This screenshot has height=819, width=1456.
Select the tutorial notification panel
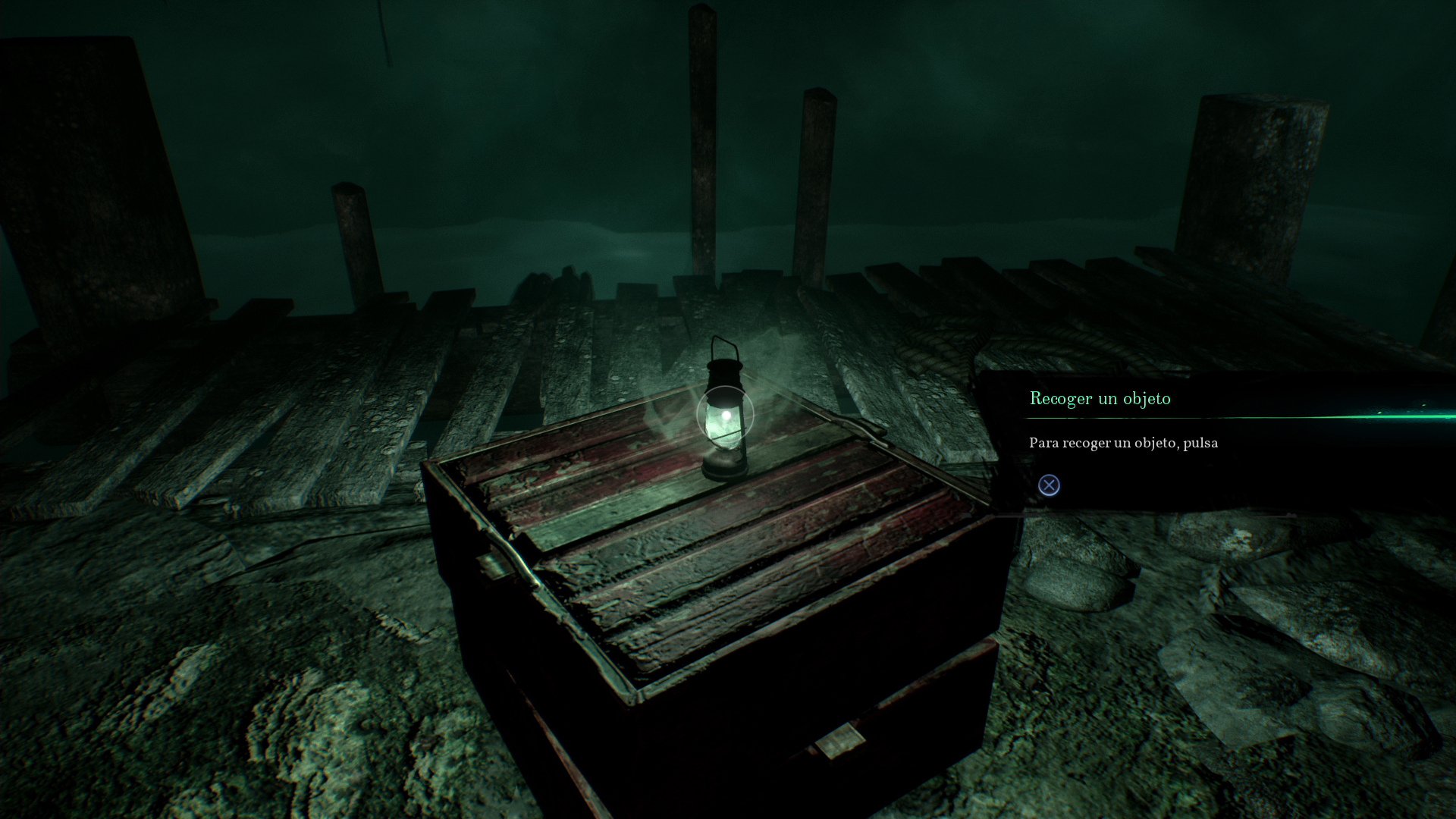1213,440
